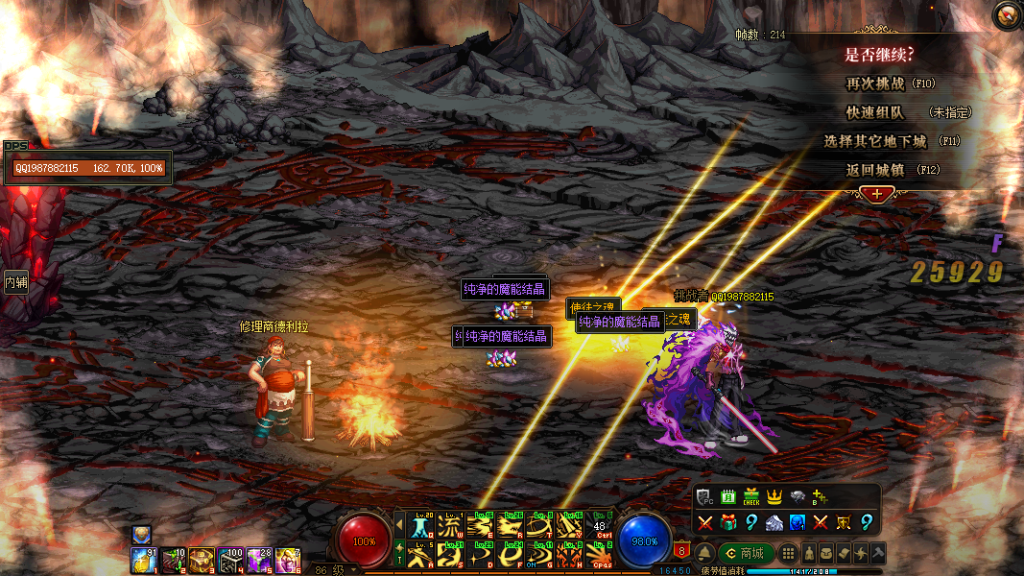Open the character silhouette menu icon
Image resolution: width=1024 pixels, height=576 pixels.
pos(808,553)
